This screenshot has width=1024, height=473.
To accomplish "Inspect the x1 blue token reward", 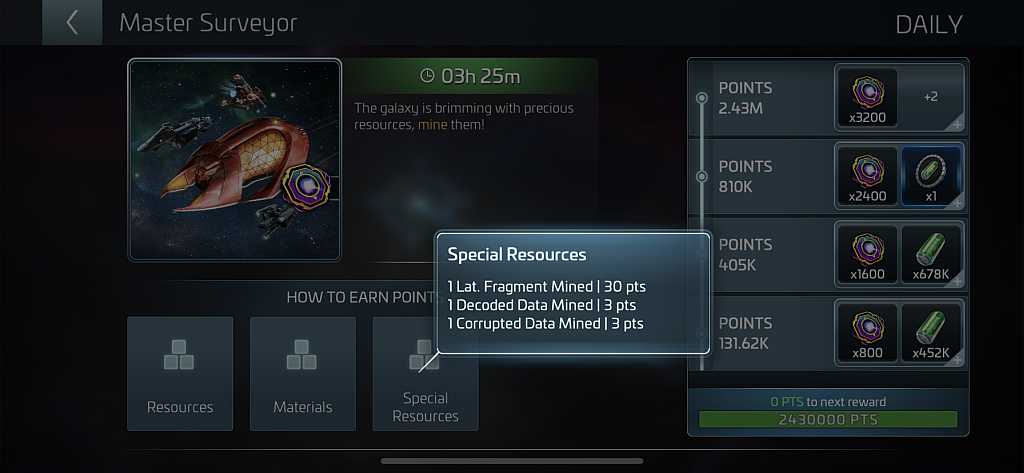I will (x=931, y=176).
